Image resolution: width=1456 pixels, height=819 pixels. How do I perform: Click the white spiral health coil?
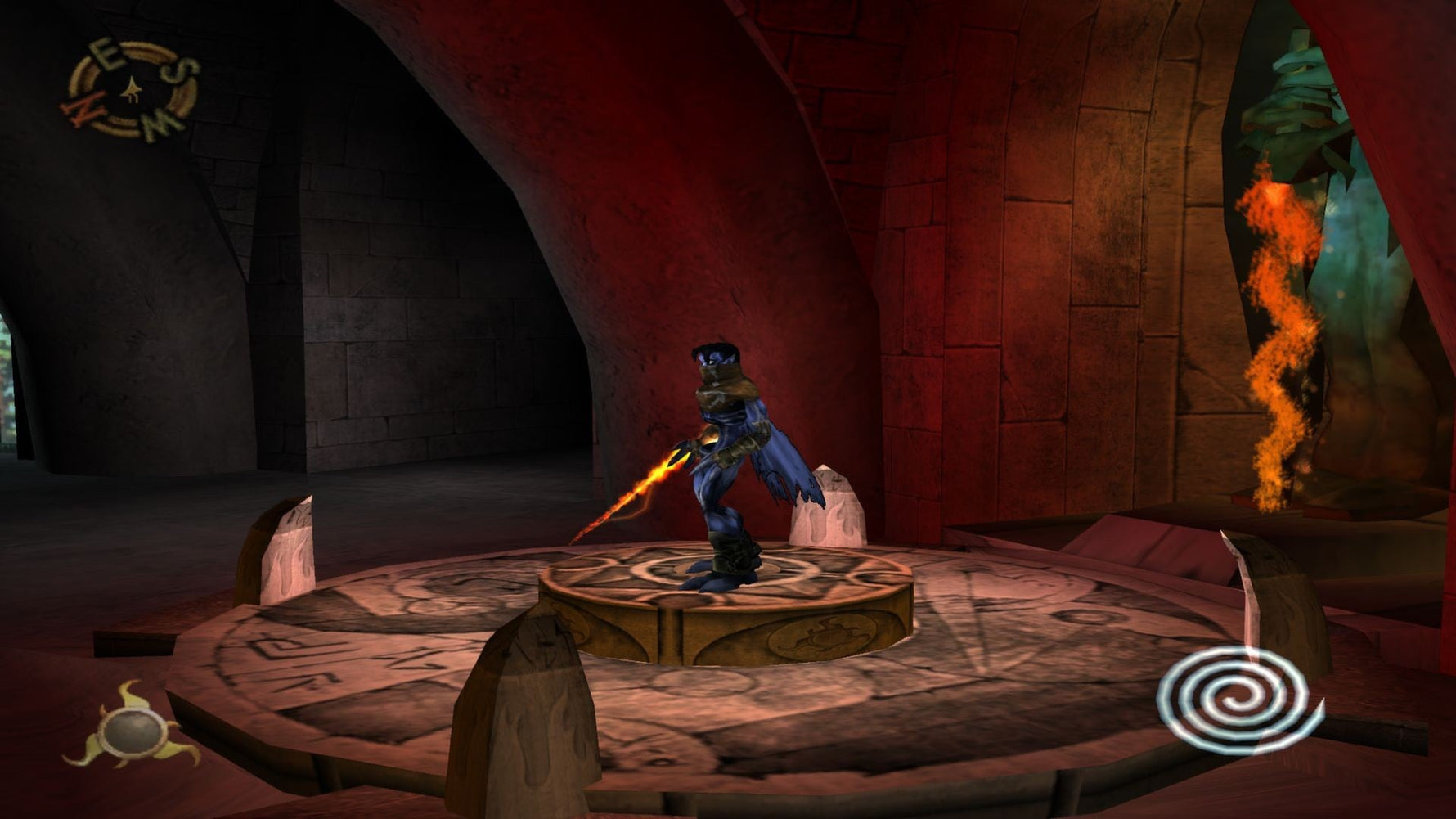(x=1238, y=697)
